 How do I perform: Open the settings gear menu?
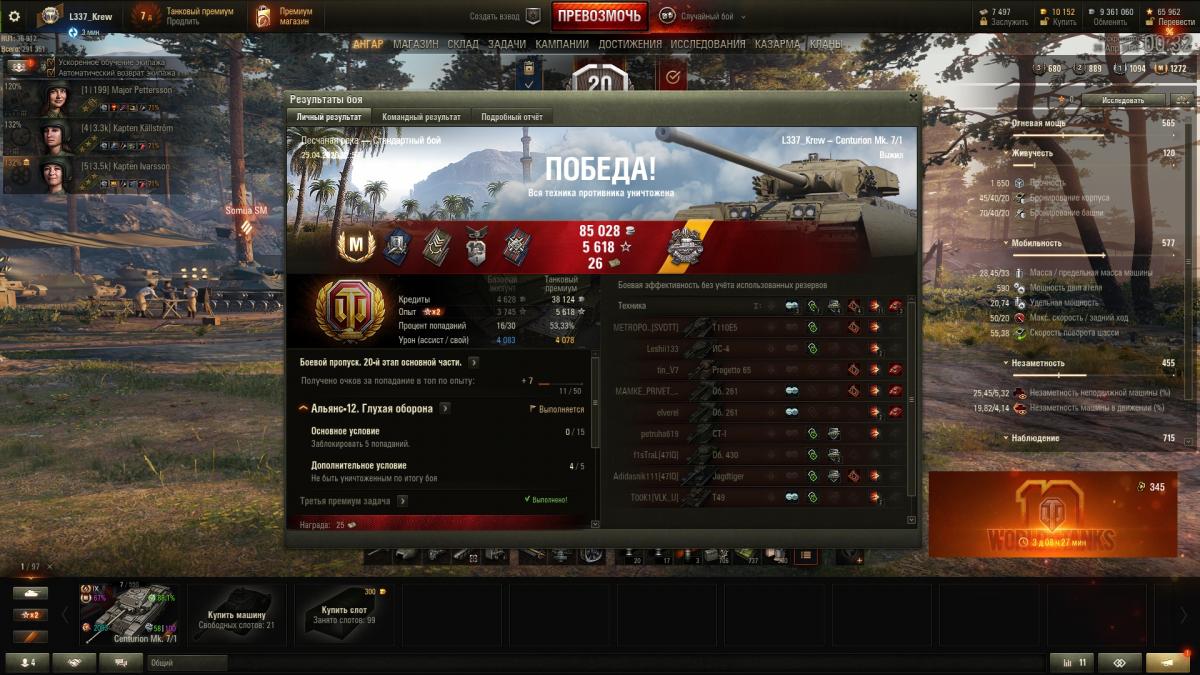click(14, 17)
